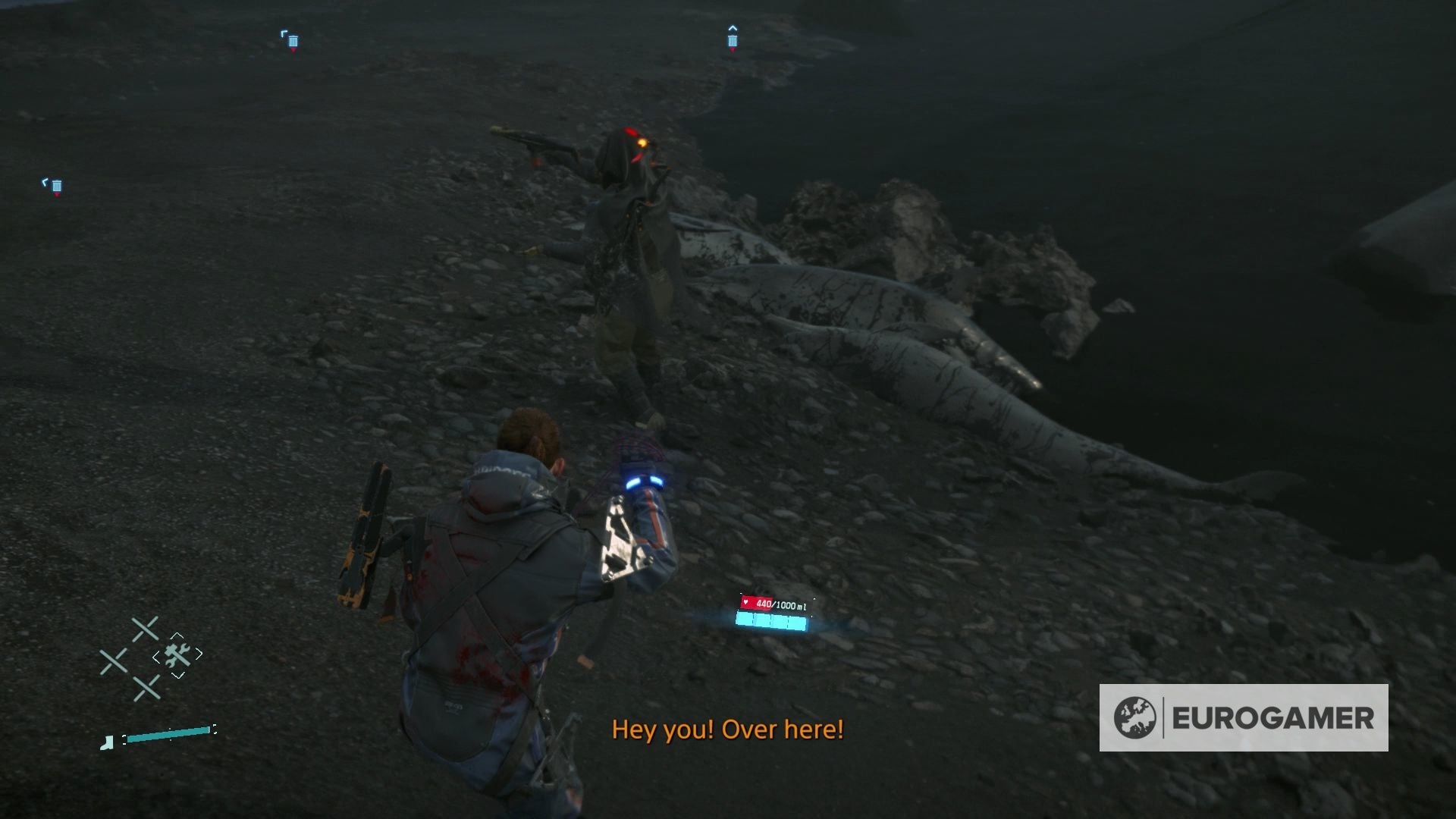
Task: Toggle the corner bracket on the top-left marker
Action: point(284,33)
